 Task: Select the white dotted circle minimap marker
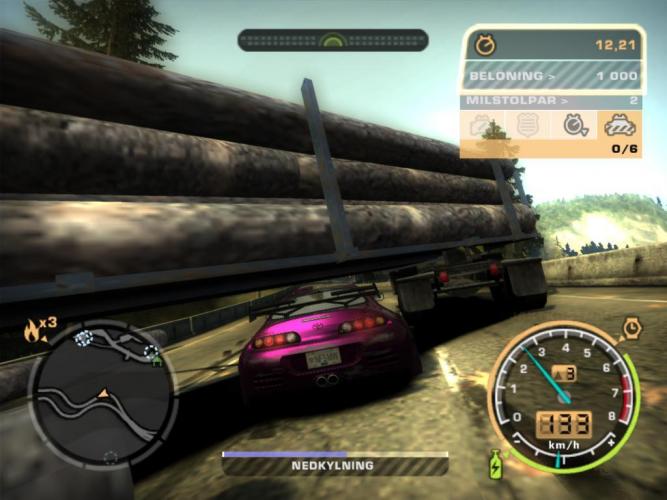[84, 338]
